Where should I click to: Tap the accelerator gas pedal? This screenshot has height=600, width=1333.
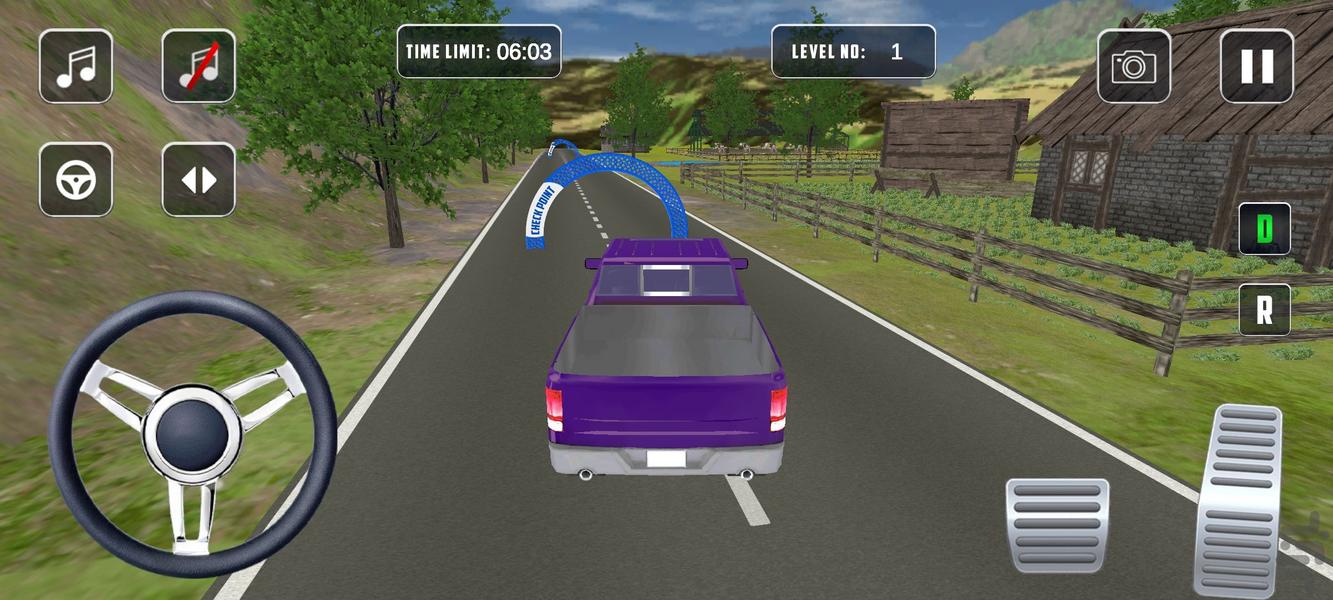click(1238, 500)
